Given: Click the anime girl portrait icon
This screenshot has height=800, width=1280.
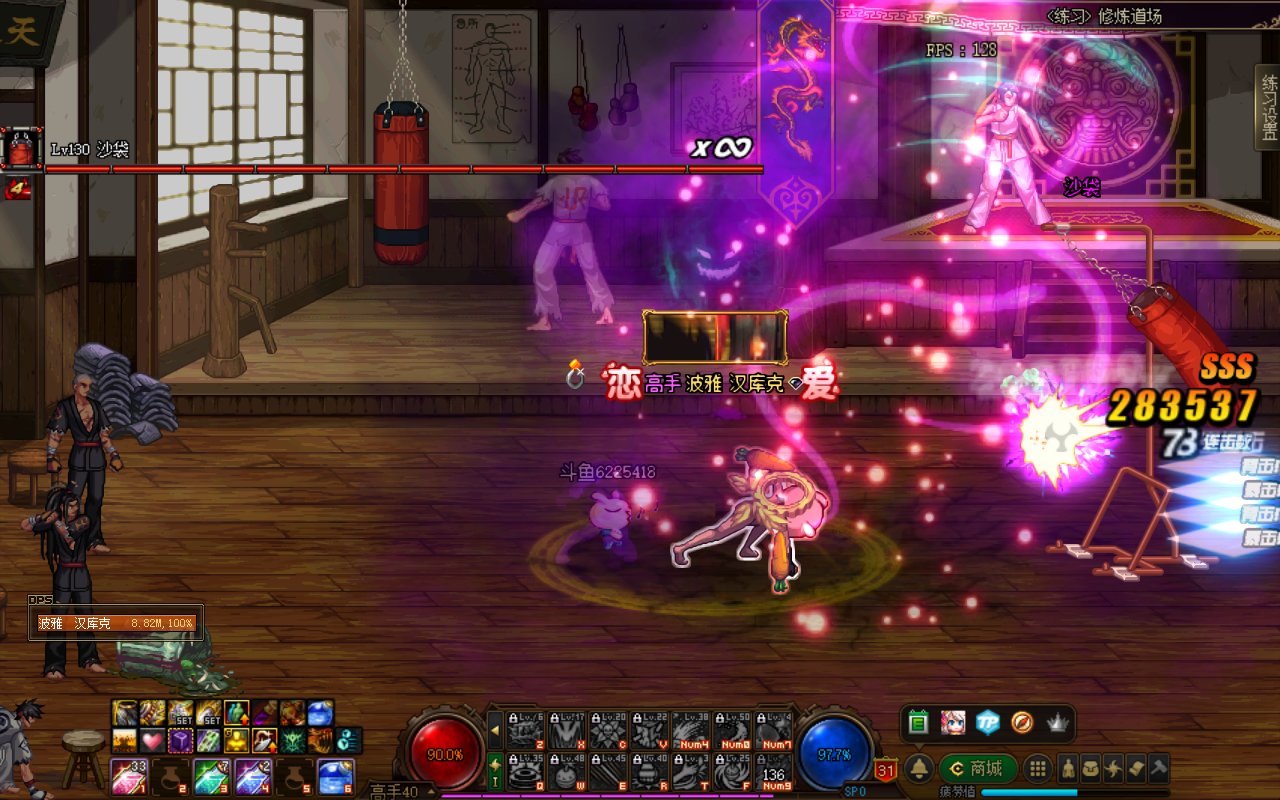Looking at the screenshot, I should point(953,722).
